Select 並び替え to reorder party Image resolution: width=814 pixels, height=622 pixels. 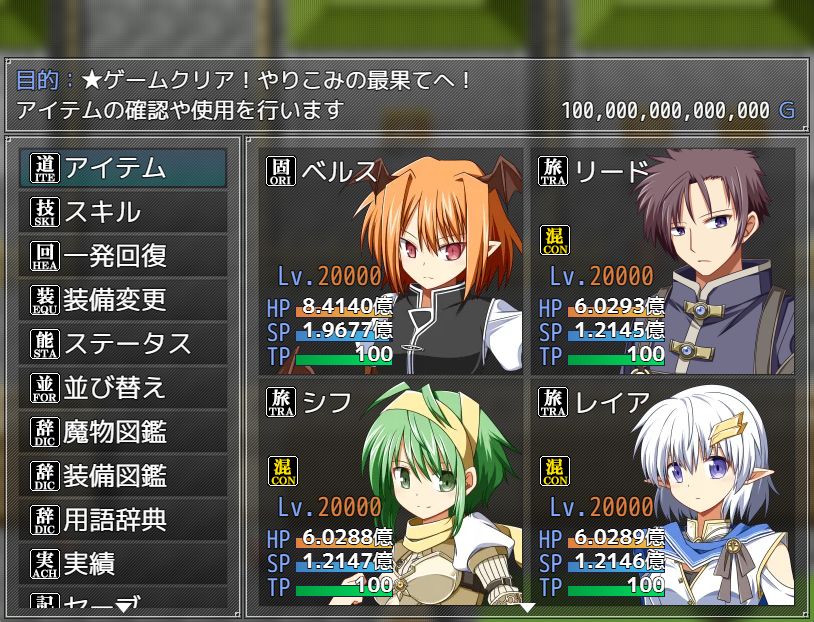123,388
